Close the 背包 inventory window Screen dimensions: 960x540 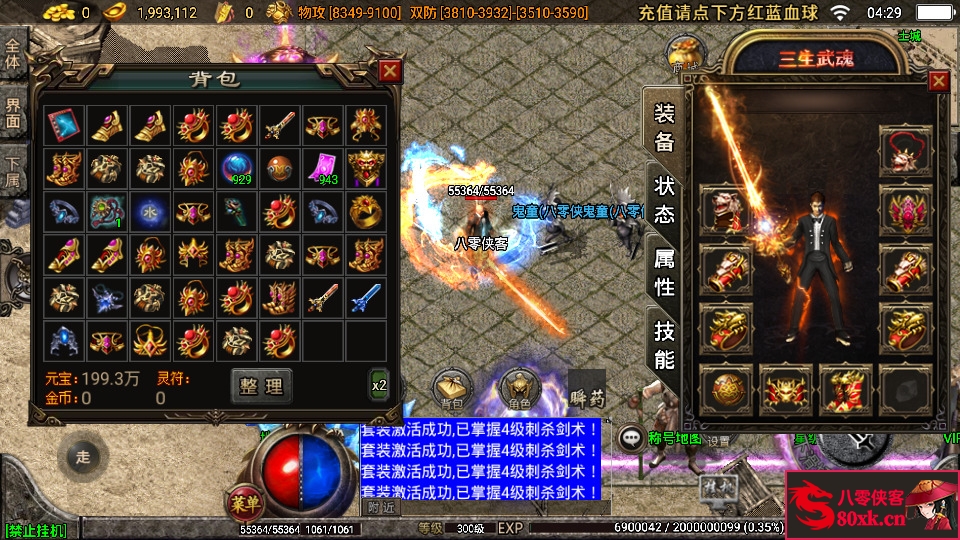tap(390, 71)
